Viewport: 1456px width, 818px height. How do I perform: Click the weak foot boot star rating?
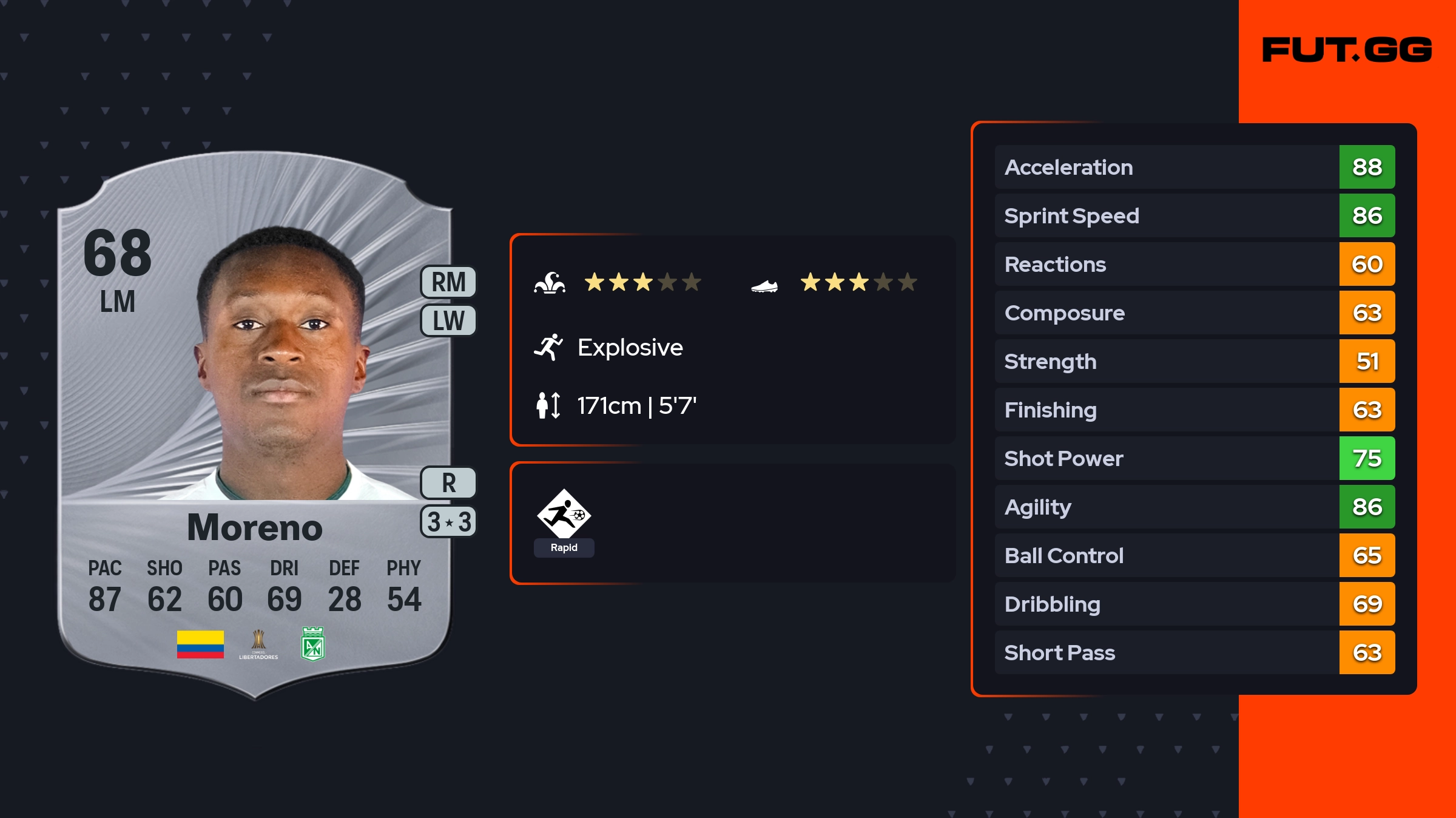click(x=858, y=282)
